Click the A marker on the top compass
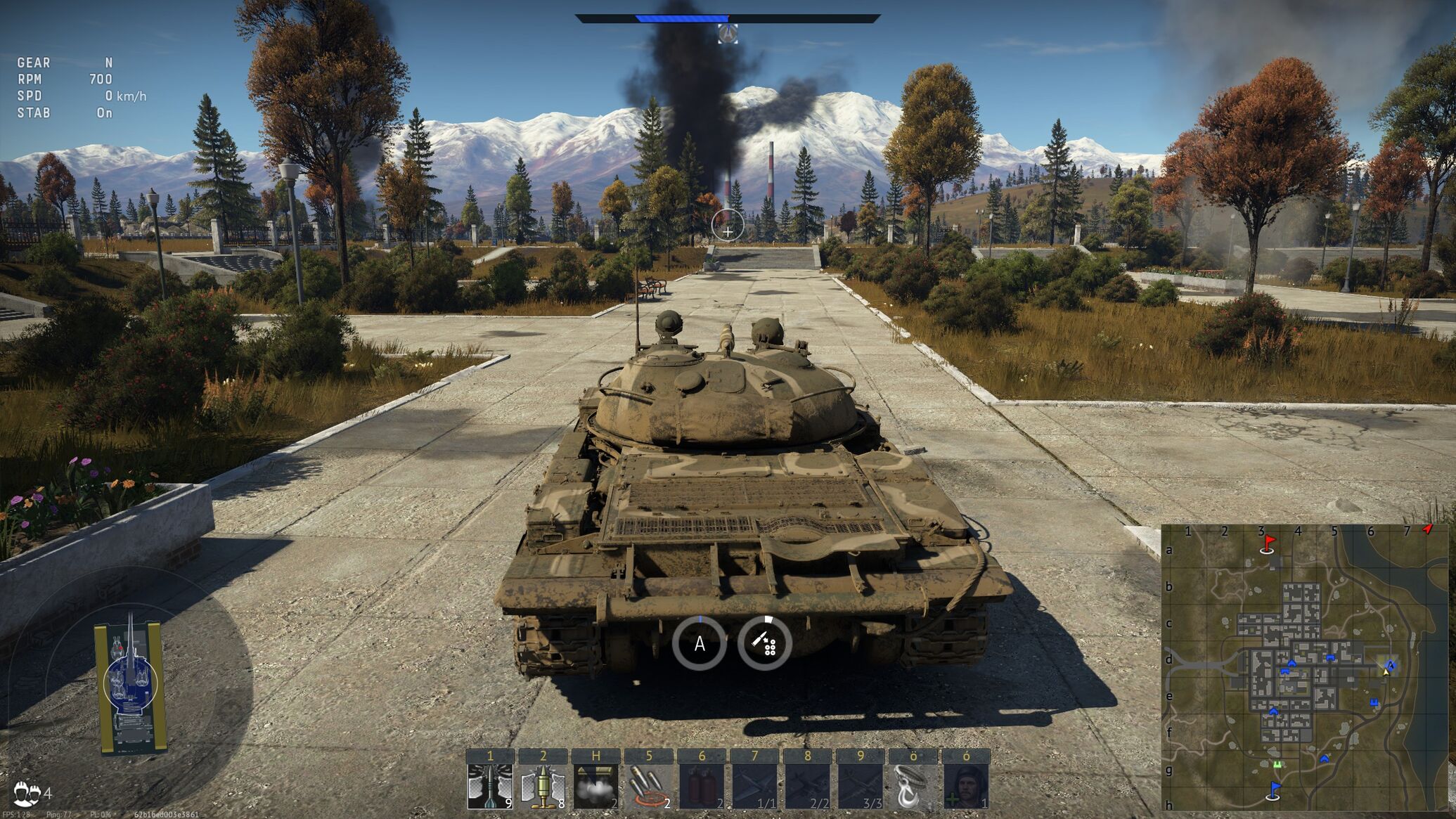Viewport: 1456px width, 819px height. (x=728, y=33)
